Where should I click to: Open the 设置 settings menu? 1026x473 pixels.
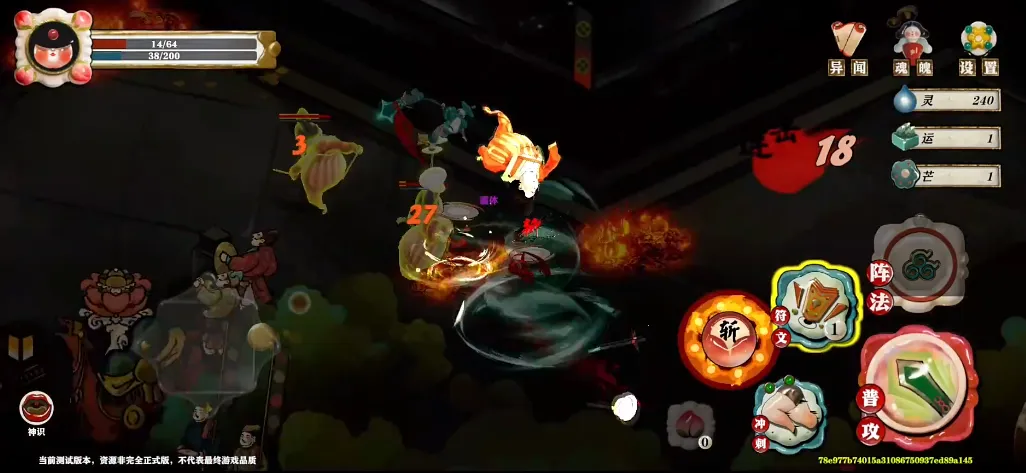[x=978, y=47]
